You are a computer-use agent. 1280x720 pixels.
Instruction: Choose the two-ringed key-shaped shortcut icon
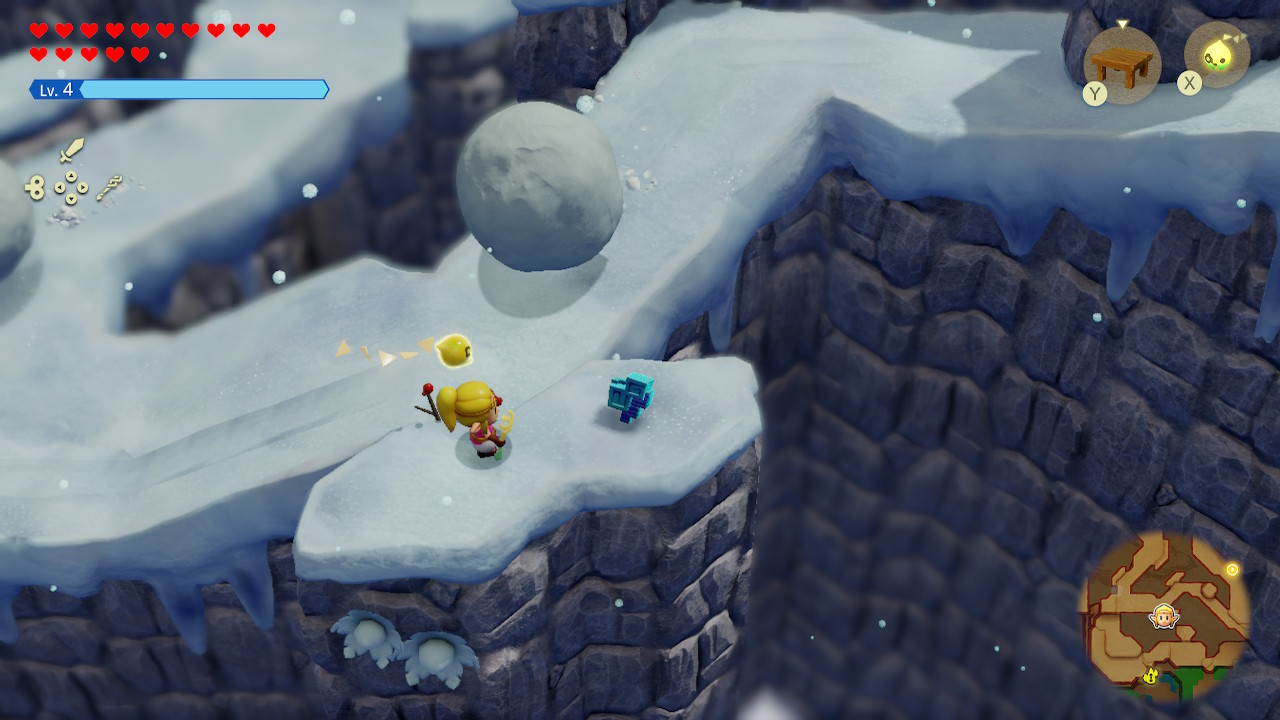coord(35,187)
